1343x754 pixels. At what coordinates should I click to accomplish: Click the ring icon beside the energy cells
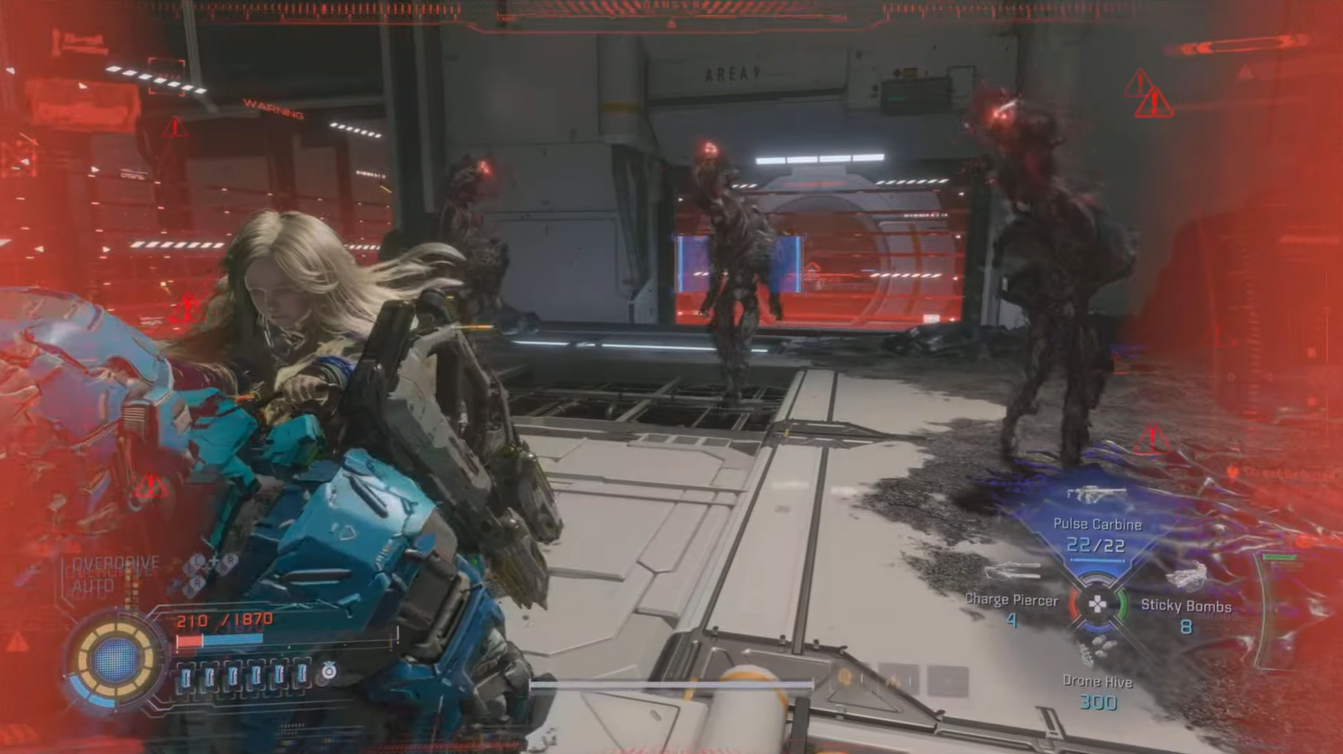point(327,675)
